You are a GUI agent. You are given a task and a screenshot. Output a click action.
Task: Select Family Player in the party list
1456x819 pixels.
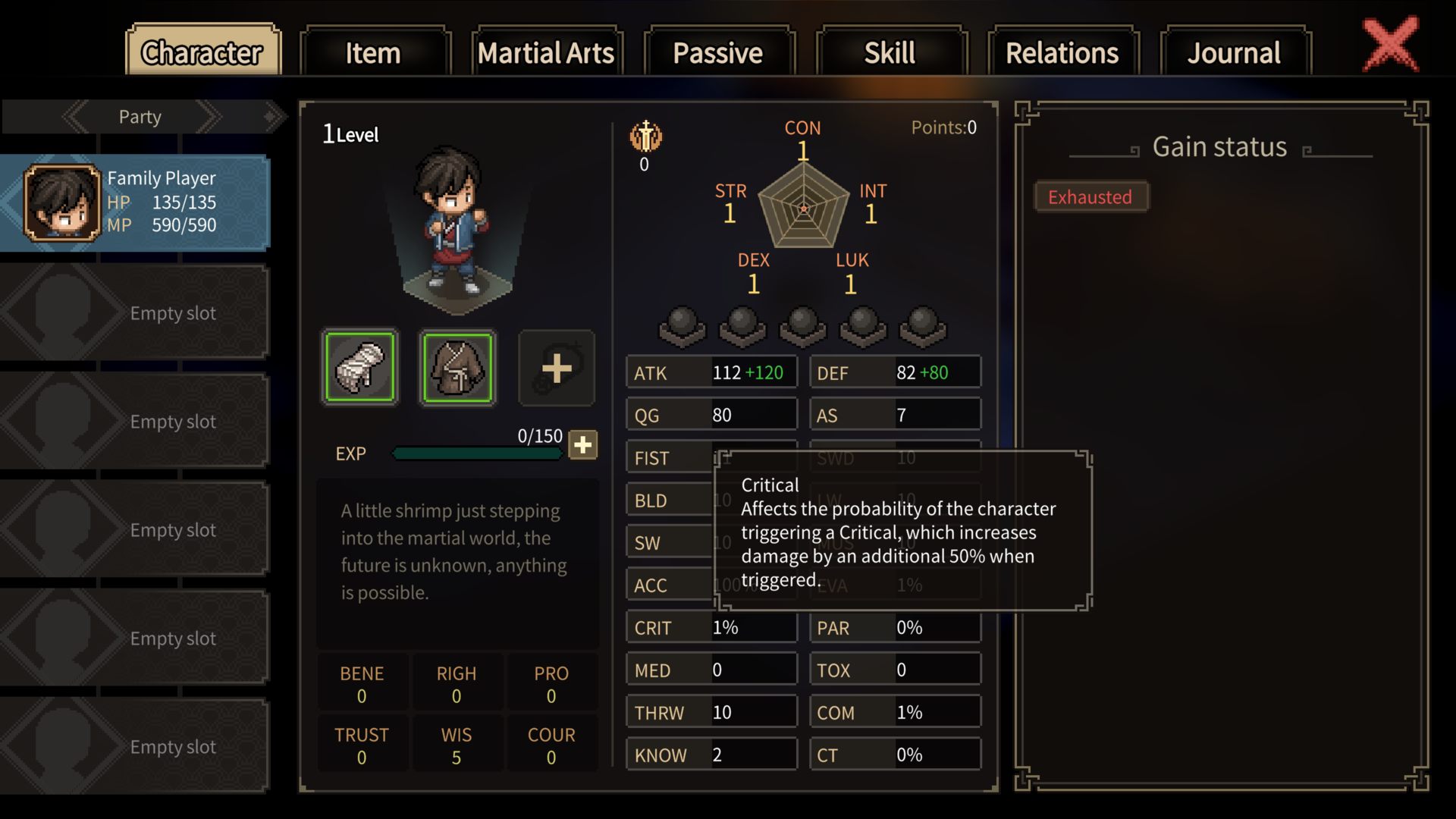[135, 202]
